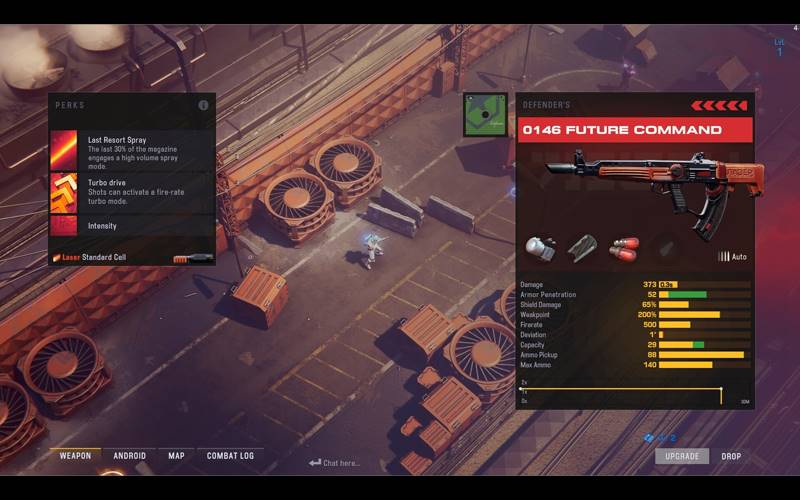Open the green minimap thumbnail
800x500 pixels.
485,115
